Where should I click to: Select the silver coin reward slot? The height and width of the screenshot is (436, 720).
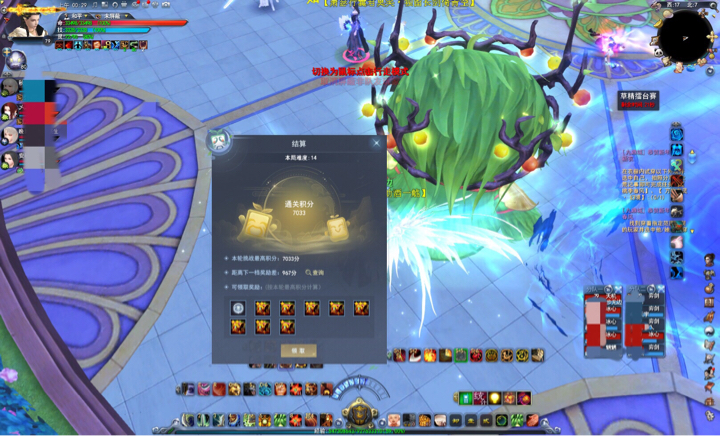(x=238, y=308)
